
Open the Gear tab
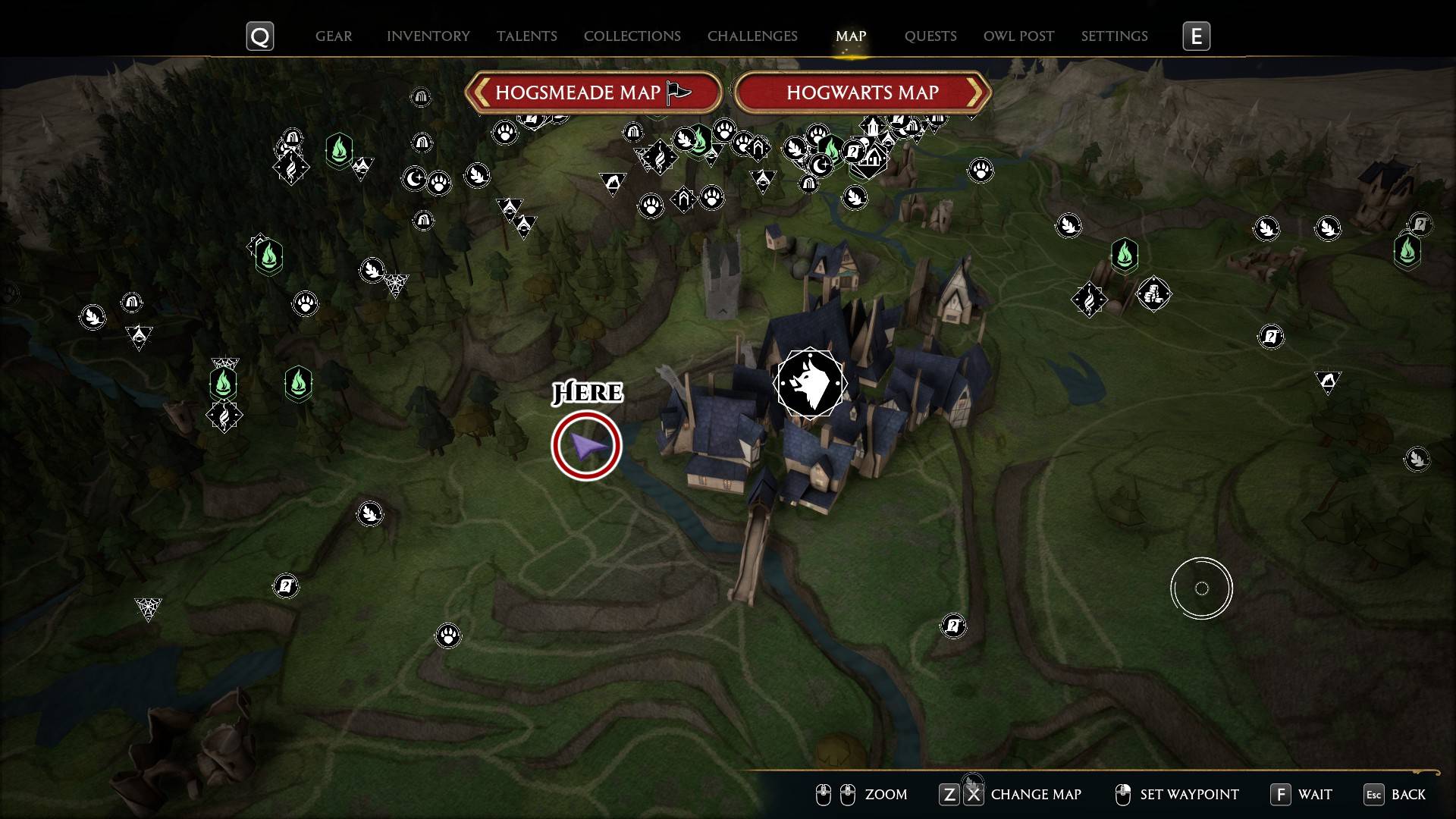click(333, 36)
